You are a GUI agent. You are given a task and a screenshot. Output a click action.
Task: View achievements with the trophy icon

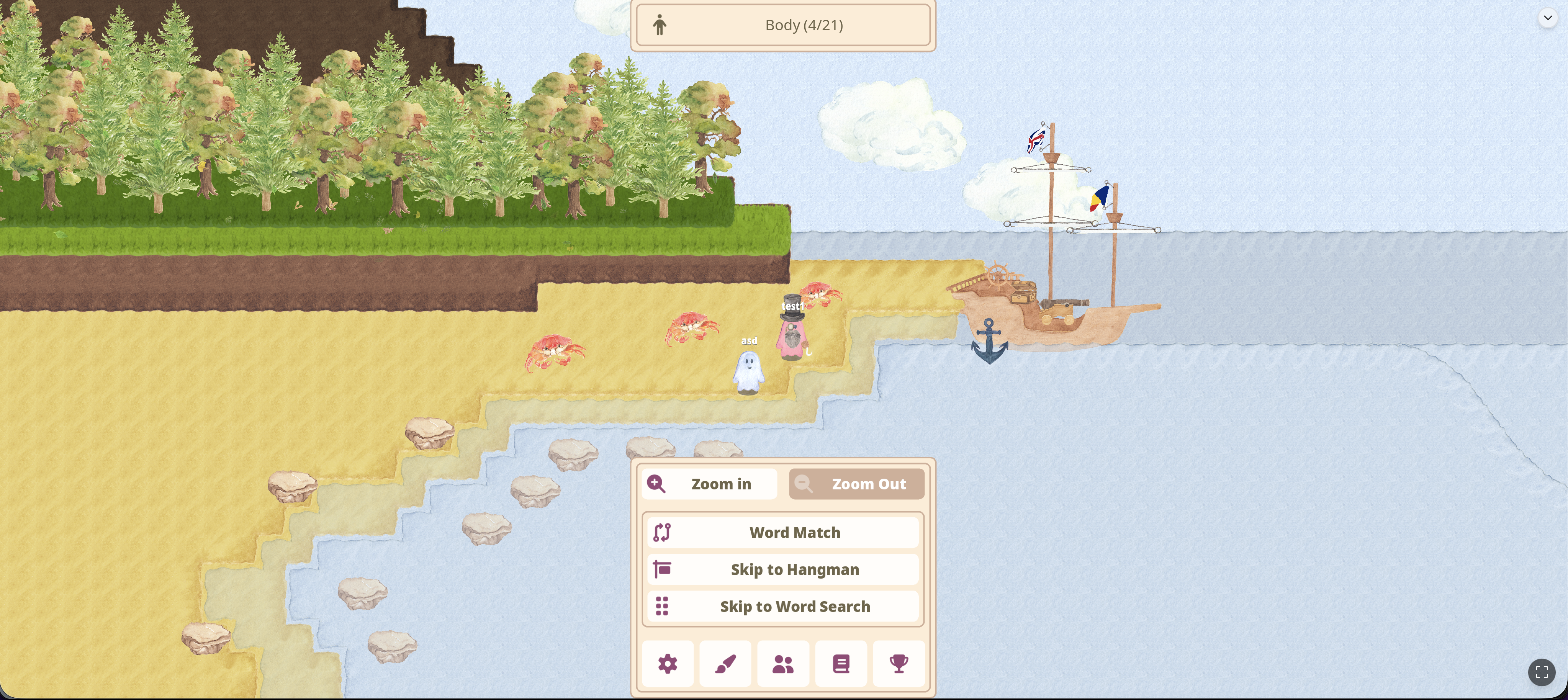(x=899, y=664)
